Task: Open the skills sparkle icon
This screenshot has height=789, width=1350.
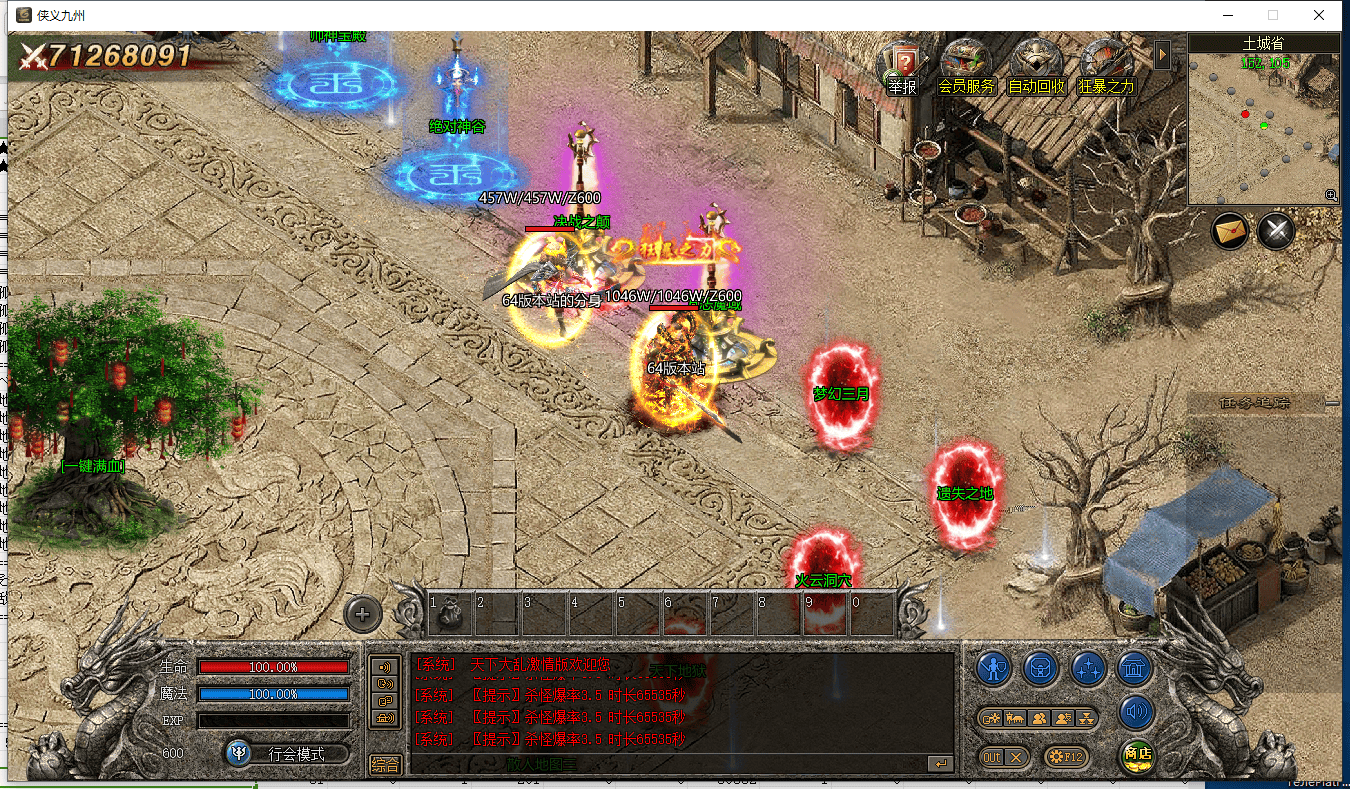Action: tap(1087, 668)
